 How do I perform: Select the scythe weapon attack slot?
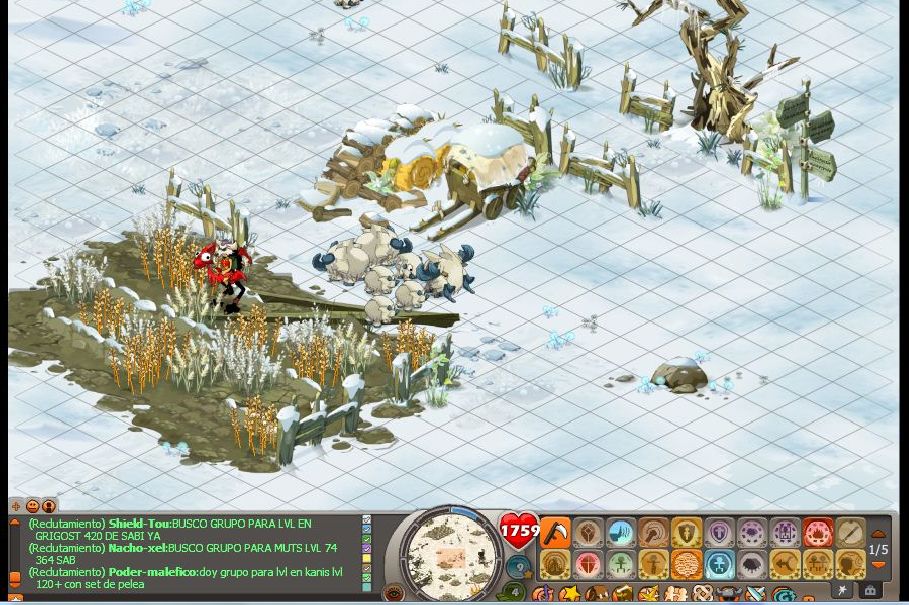[x=554, y=533]
